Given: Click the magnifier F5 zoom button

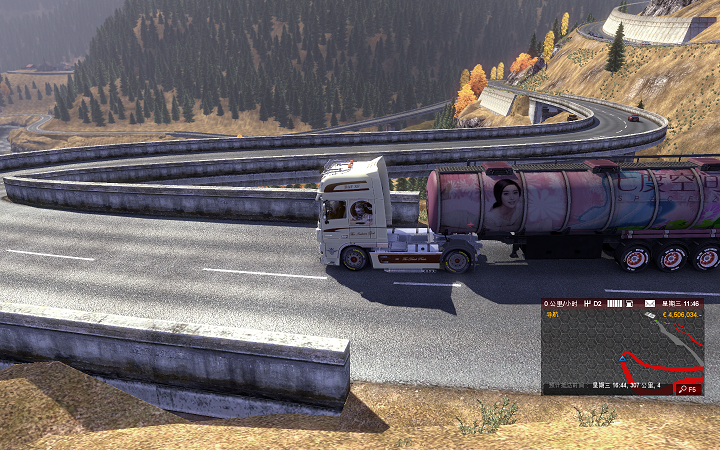Looking at the screenshot, I should click(x=689, y=388).
